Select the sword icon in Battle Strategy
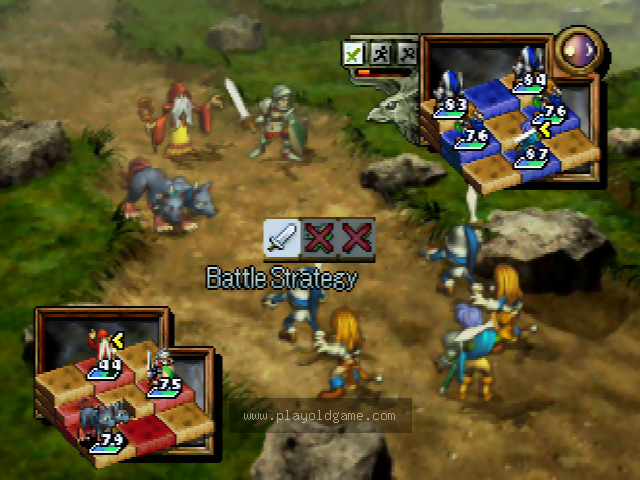 281,237
